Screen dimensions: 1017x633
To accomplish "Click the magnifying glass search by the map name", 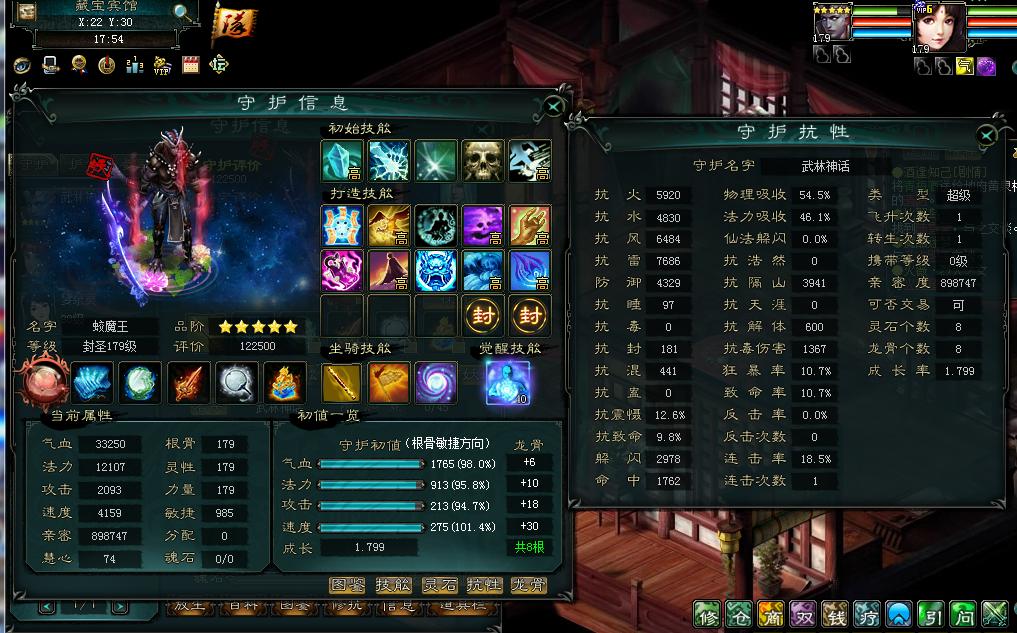I will tap(183, 13).
